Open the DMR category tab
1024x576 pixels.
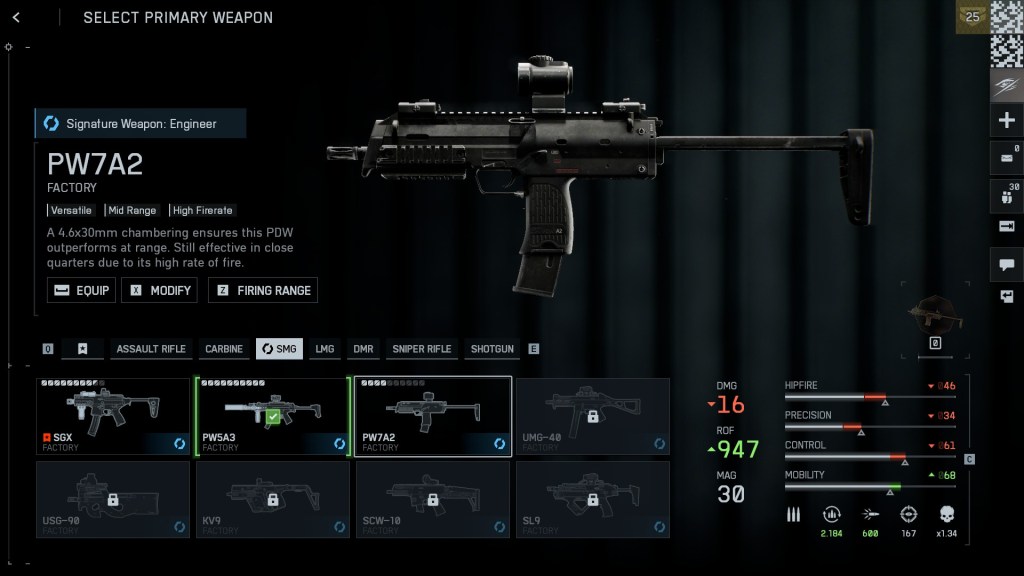coord(363,349)
